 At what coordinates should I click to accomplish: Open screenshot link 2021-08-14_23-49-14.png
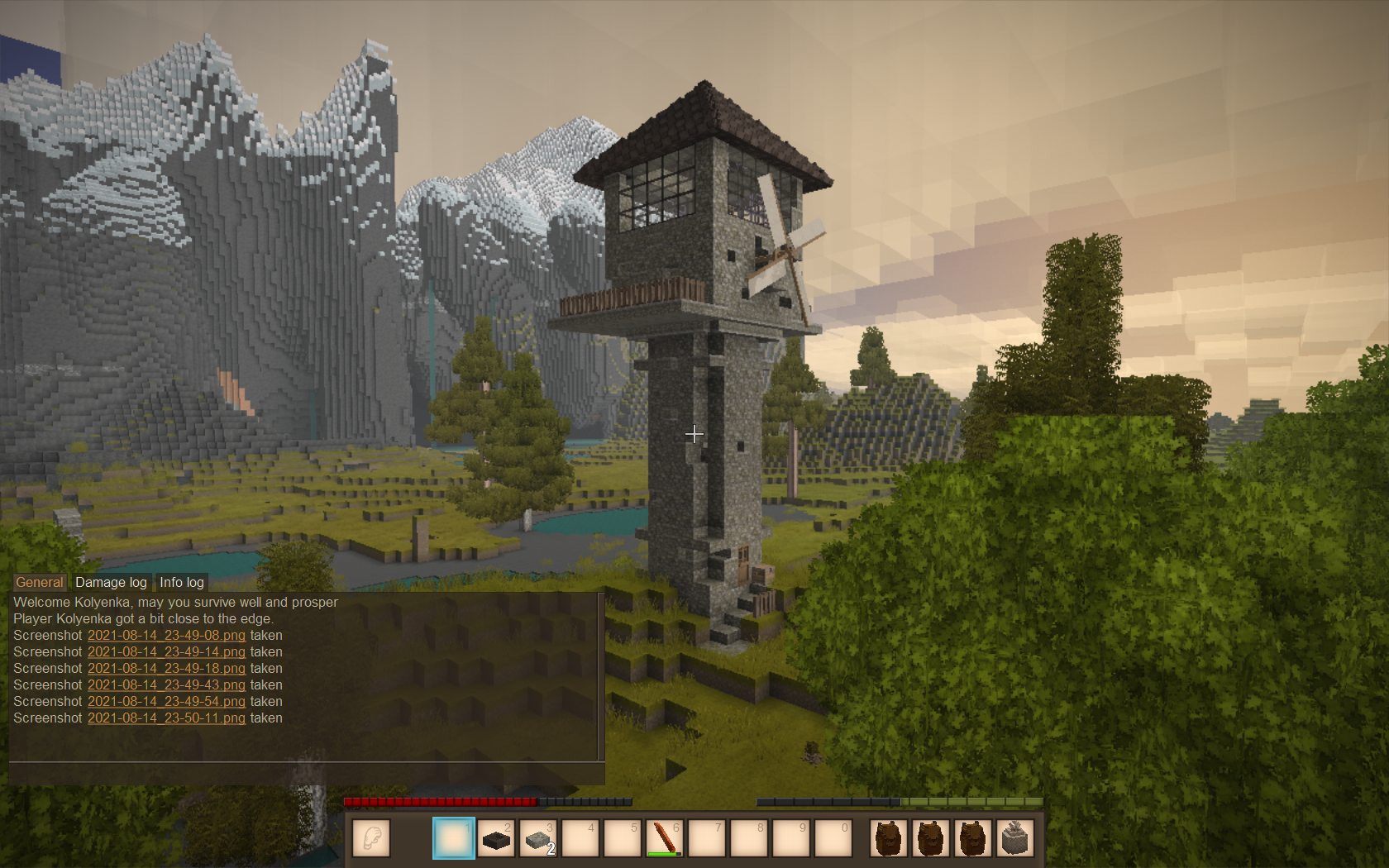pyautogui.click(x=166, y=652)
